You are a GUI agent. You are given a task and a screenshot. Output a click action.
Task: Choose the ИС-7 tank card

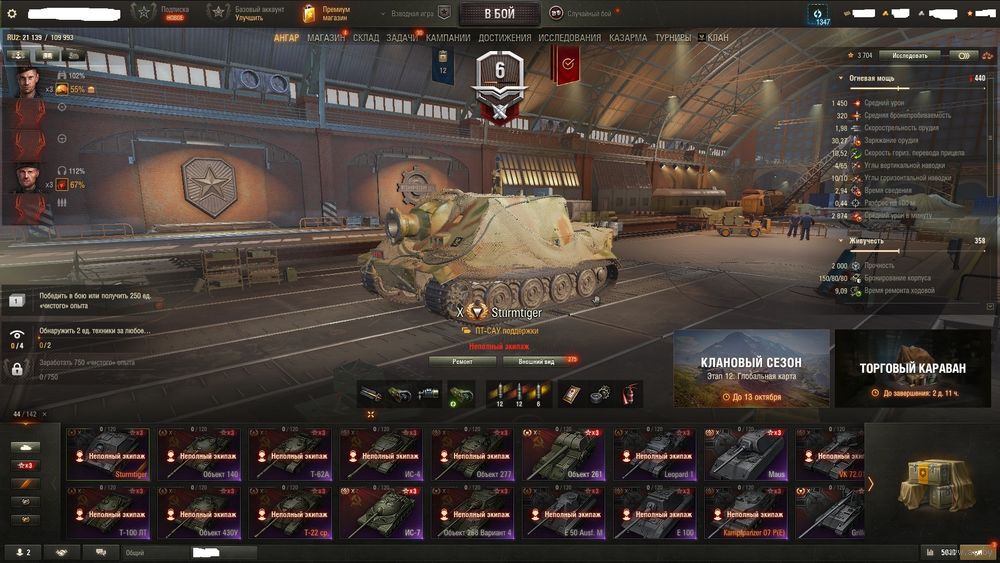click(x=381, y=511)
